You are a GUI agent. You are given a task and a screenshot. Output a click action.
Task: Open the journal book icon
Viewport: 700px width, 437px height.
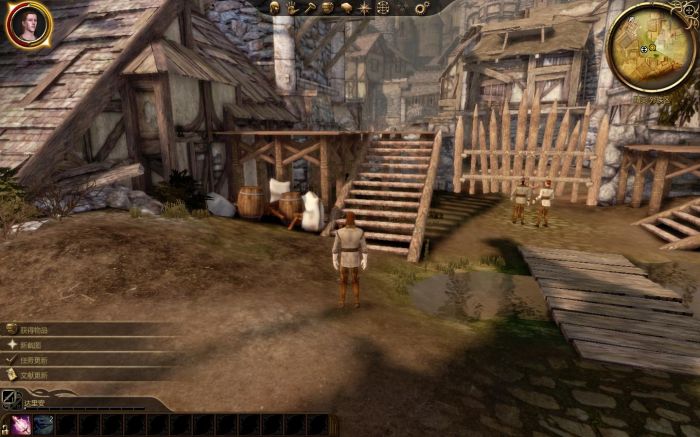346,7
